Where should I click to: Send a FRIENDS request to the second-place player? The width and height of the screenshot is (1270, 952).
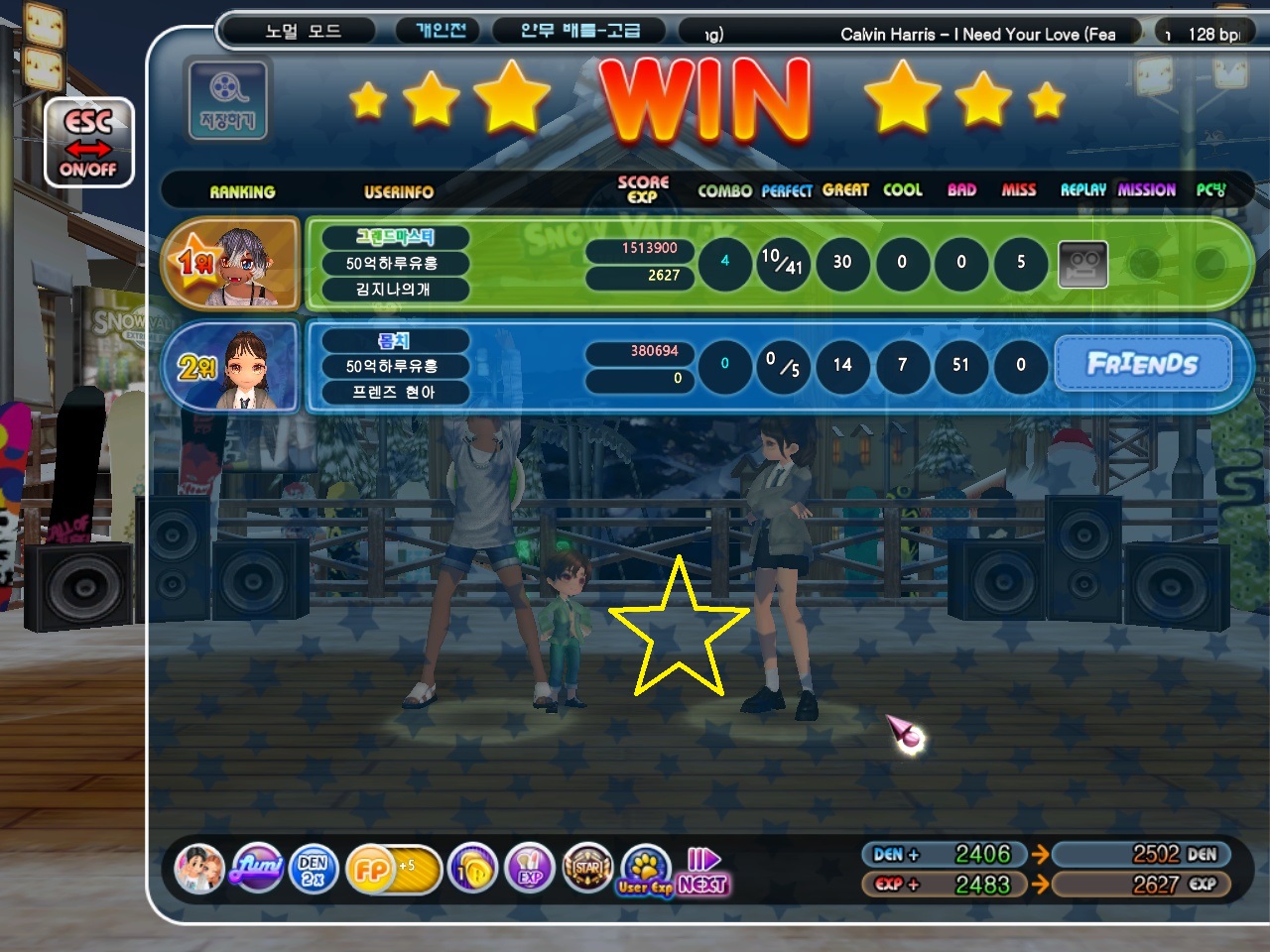(1142, 364)
